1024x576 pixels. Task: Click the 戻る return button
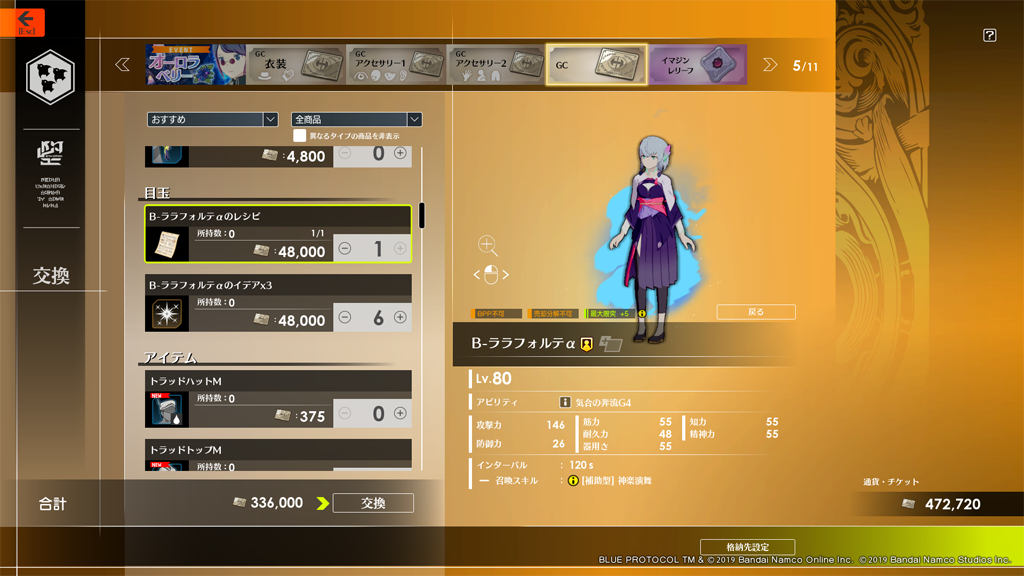(756, 312)
